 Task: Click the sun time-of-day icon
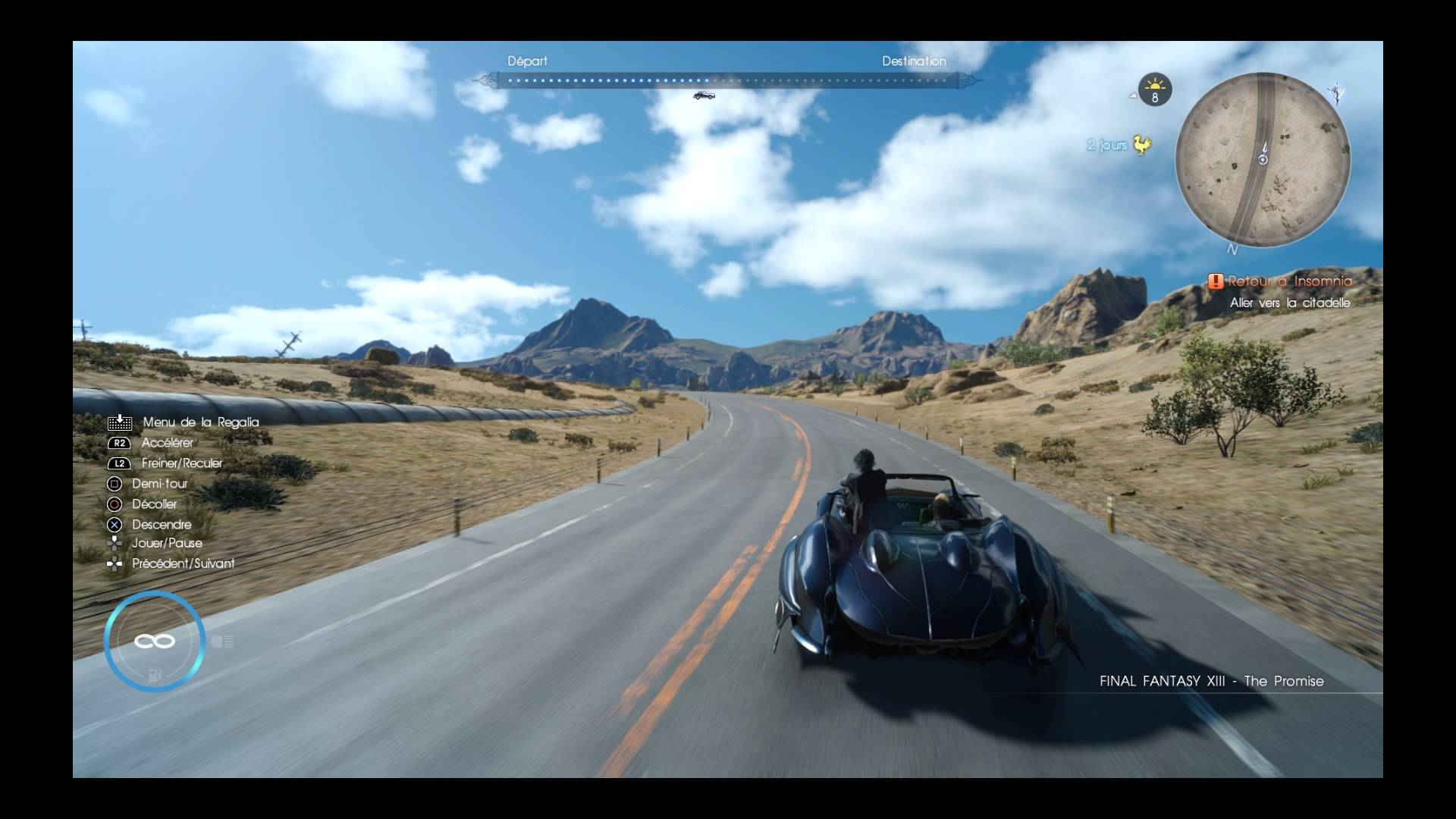pyautogui.click(x=1155, y=89)
